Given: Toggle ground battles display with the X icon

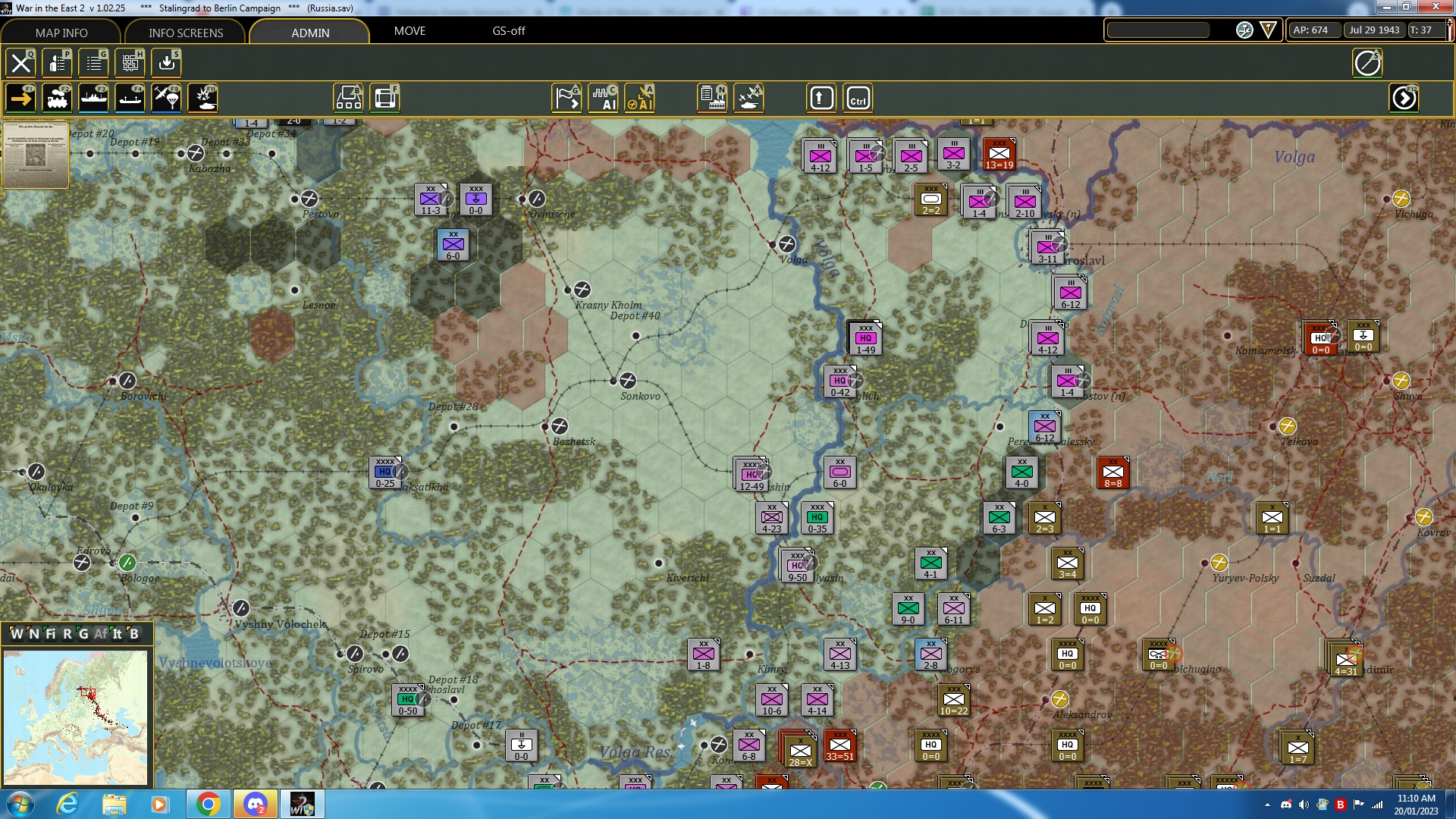Looking at the screenshot, I should coord(749,97).
